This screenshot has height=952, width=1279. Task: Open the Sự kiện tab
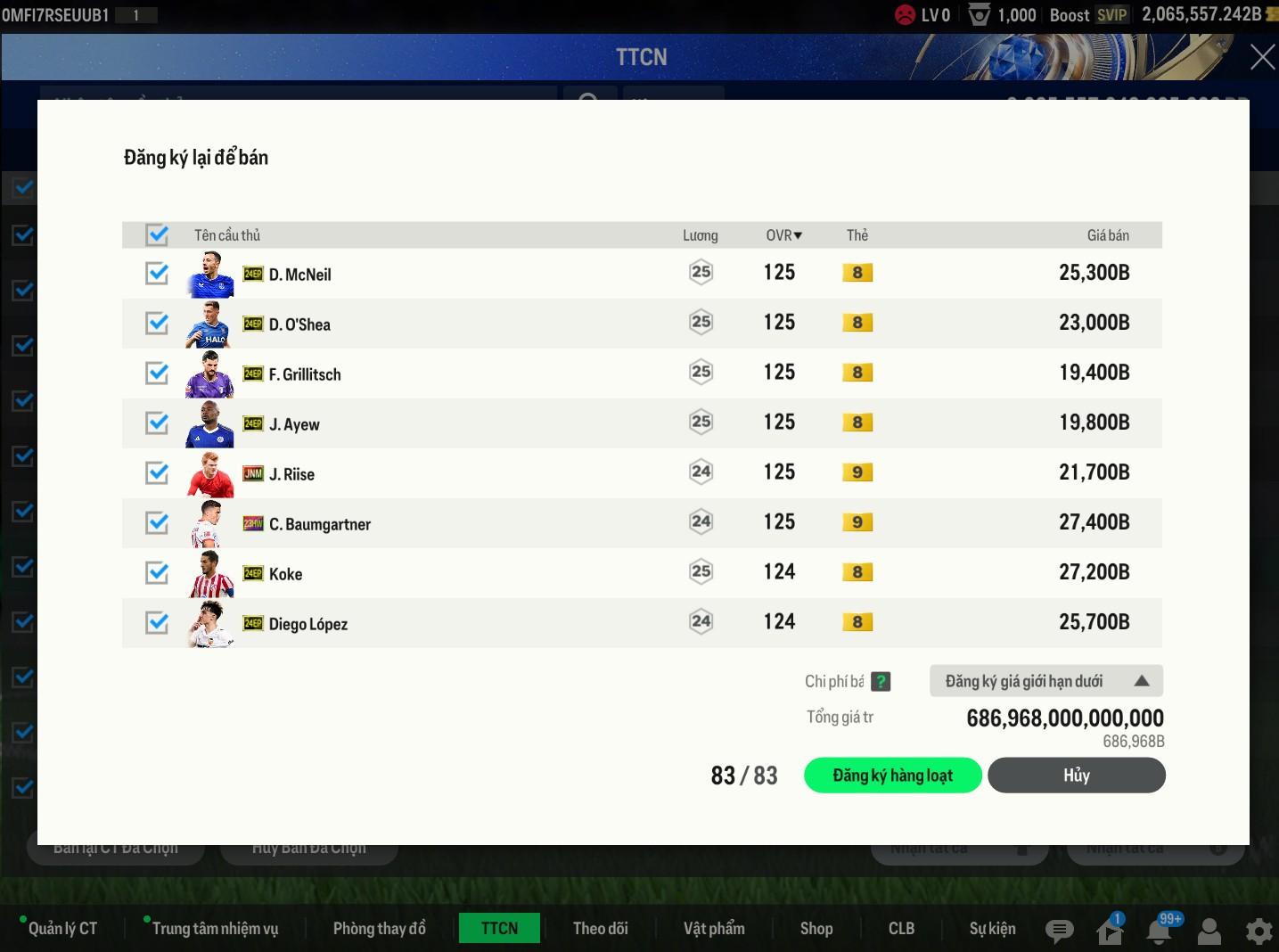tap(992, 929)
